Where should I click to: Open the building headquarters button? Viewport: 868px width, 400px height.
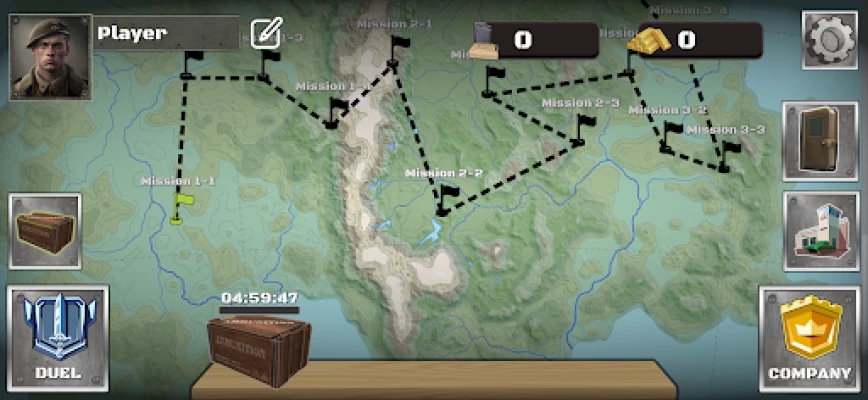819,231
